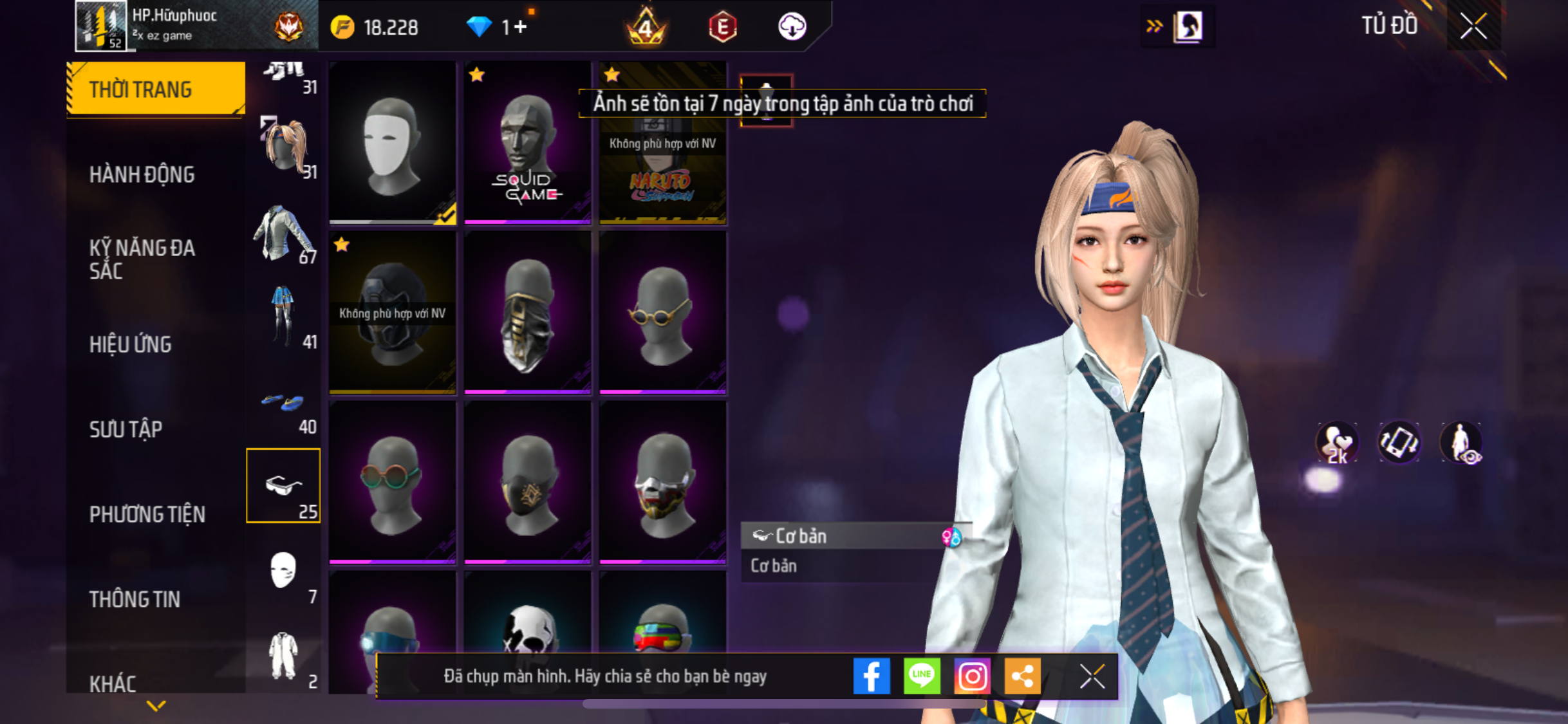Go to the SƯU TẬP tab
Image resolution: width=1568 pixels, height=724 pixels.
click(126, 429)
